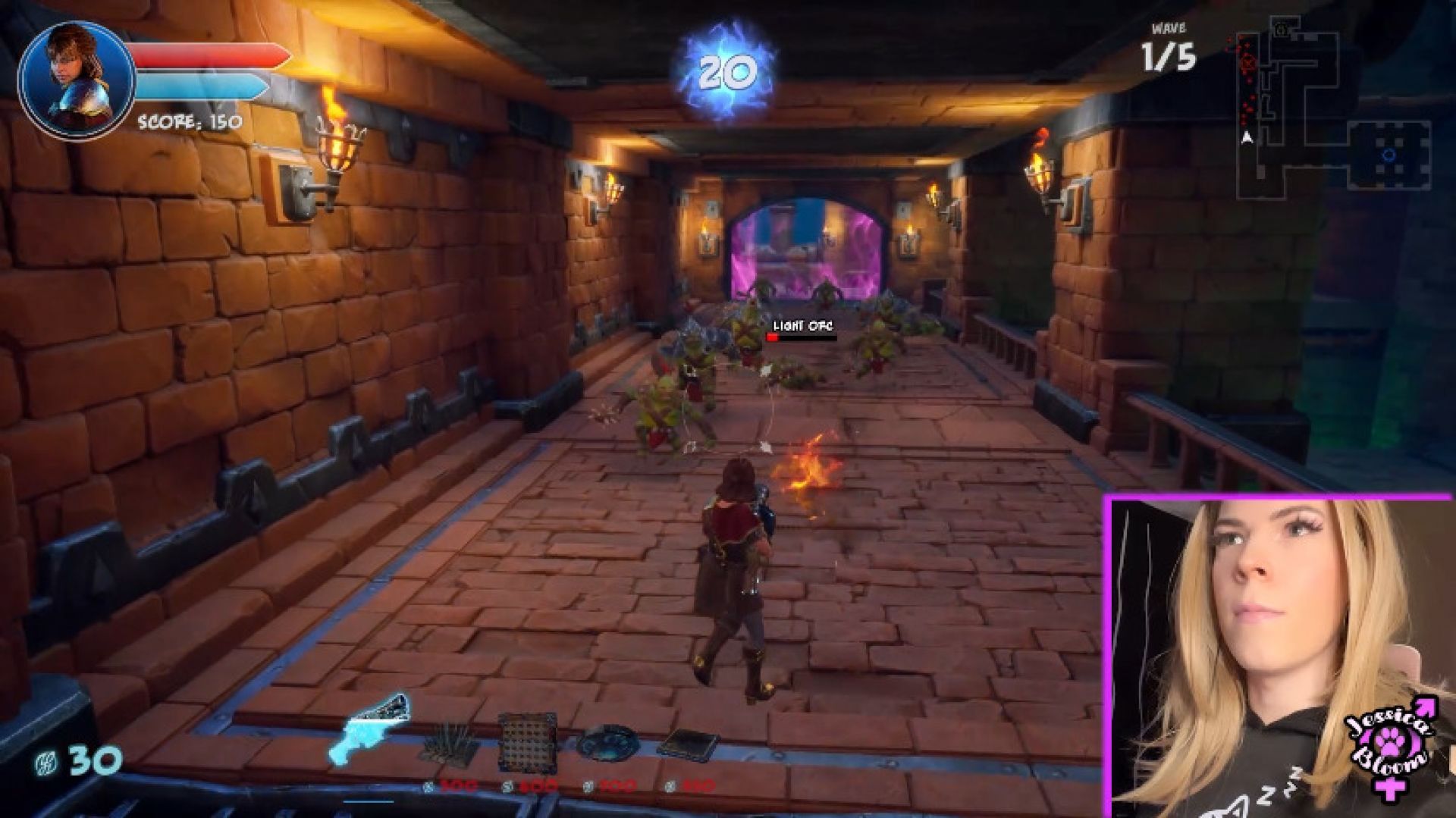
Task: Pick the round blue rune trap
Action: click(607, 743)
